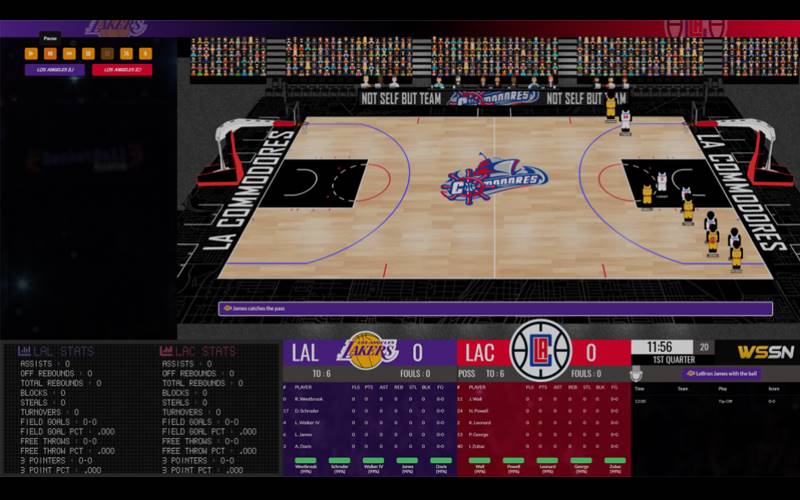
Task: Open the LAC Stats chart icon
Action: click(x=167, y=351)
